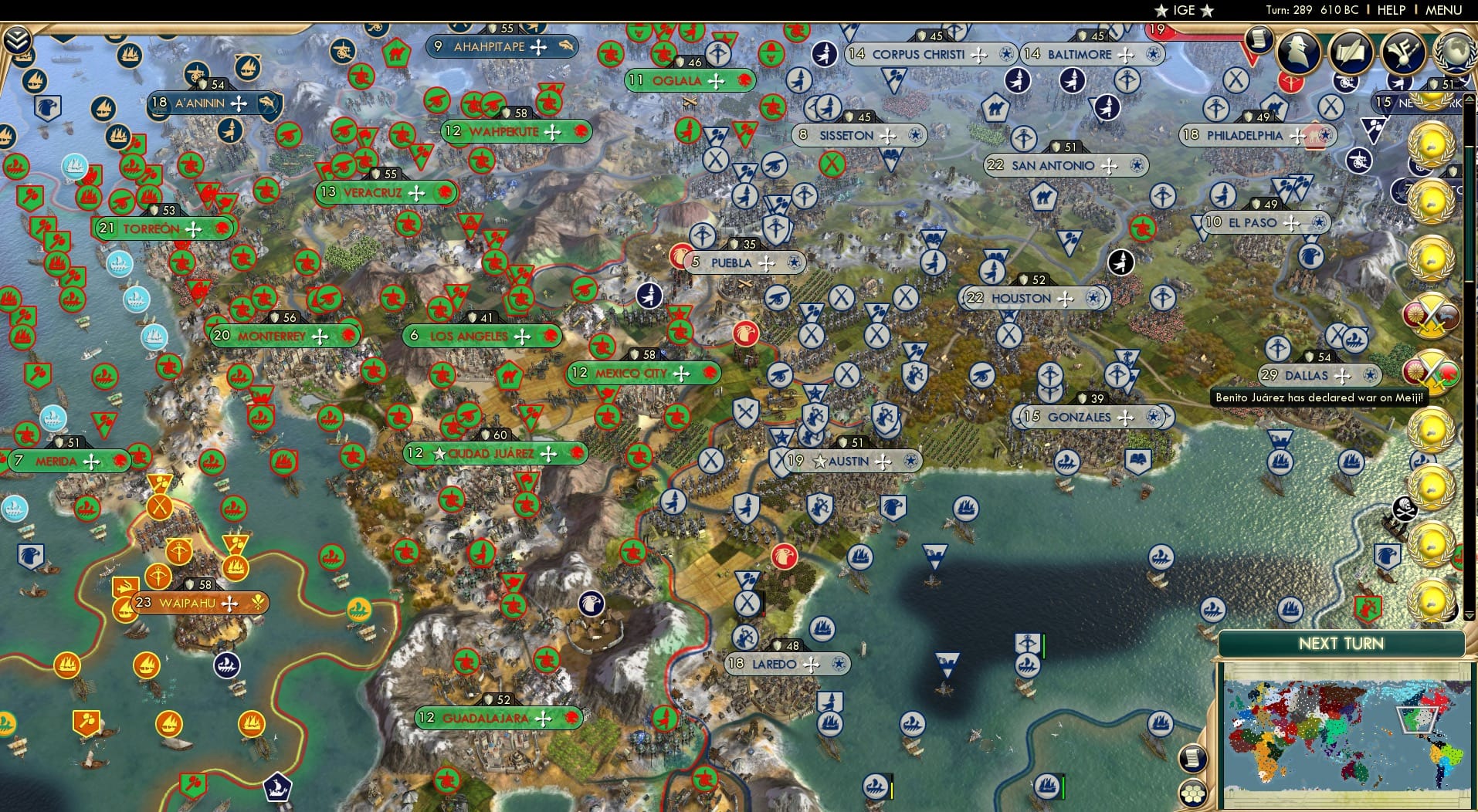
Task: Click HELP in the top bar
Action: click(1390, 10)
